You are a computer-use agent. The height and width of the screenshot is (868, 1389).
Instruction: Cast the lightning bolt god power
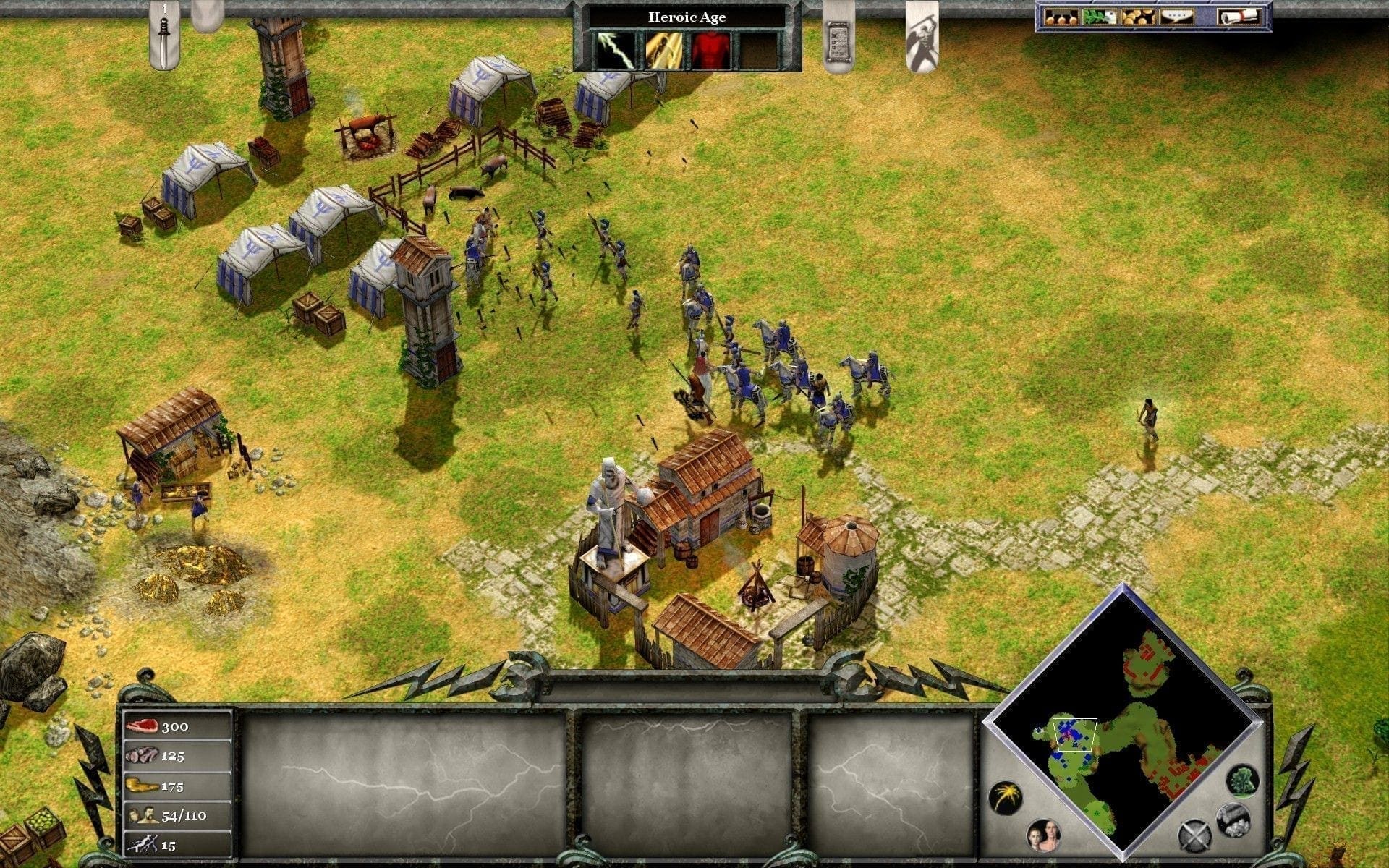click(x=614, y=50)
